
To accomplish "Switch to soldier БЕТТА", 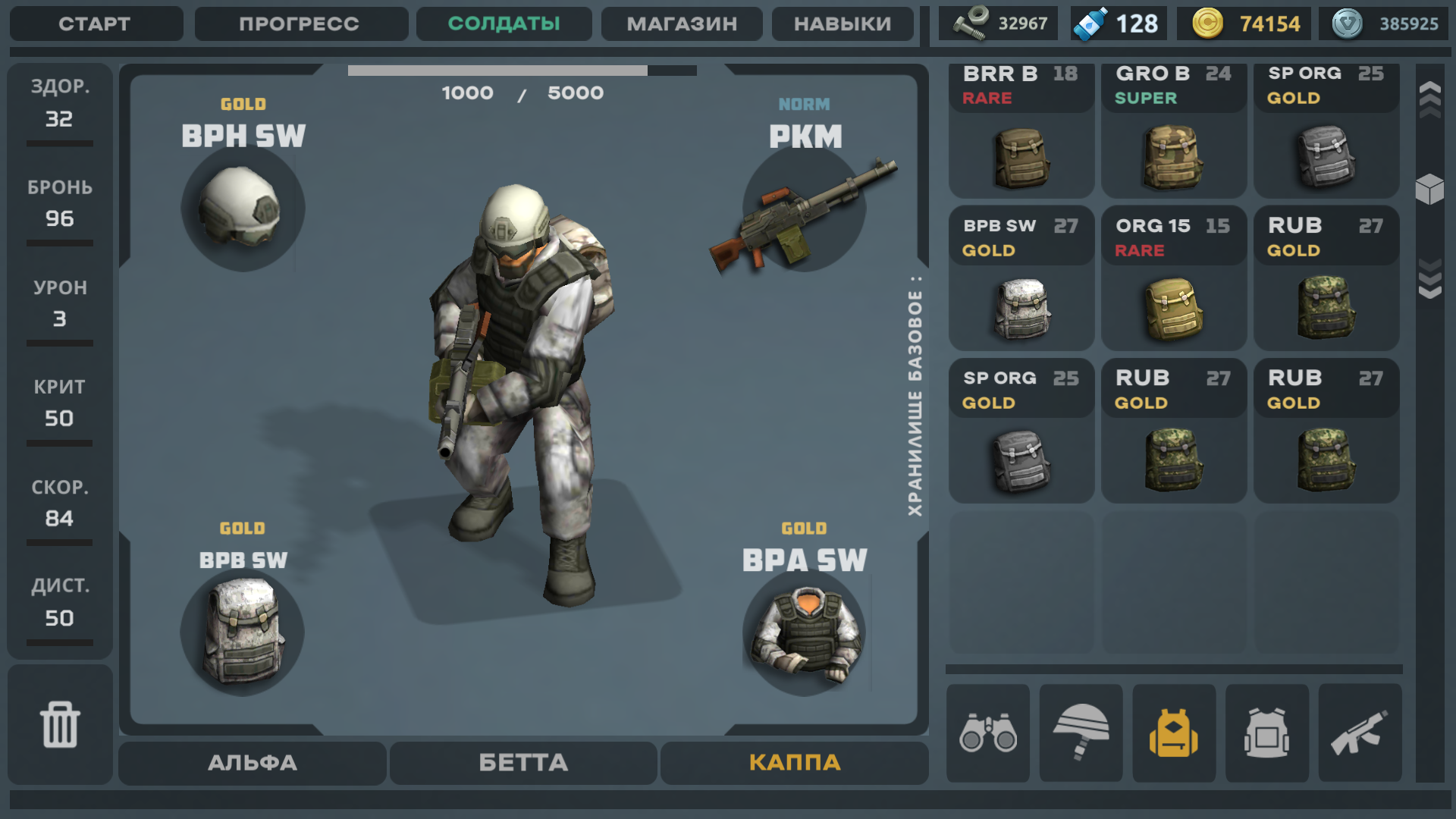I will 523,763.
